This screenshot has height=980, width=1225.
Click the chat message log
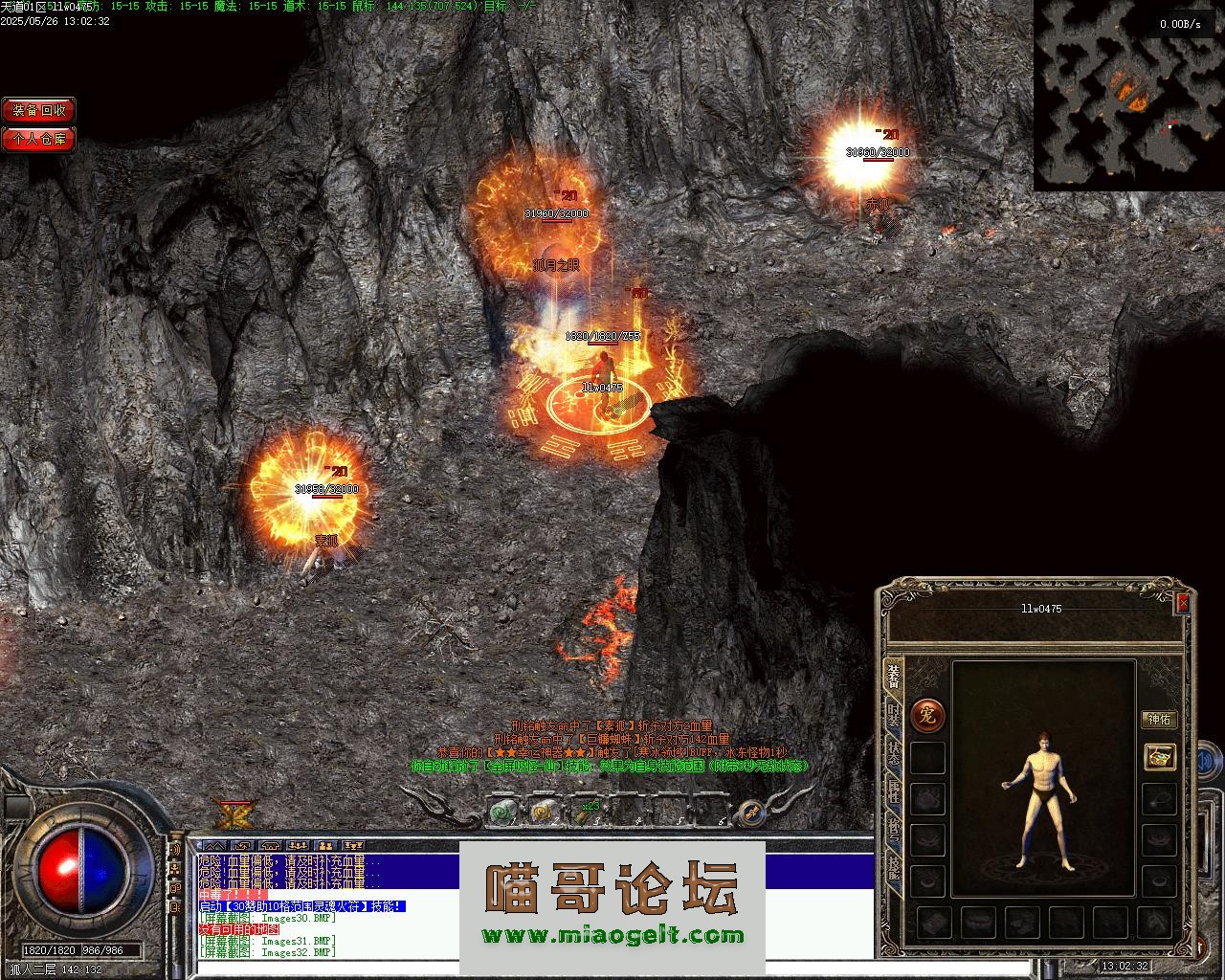pyautogui.click(x=325, y=904)
